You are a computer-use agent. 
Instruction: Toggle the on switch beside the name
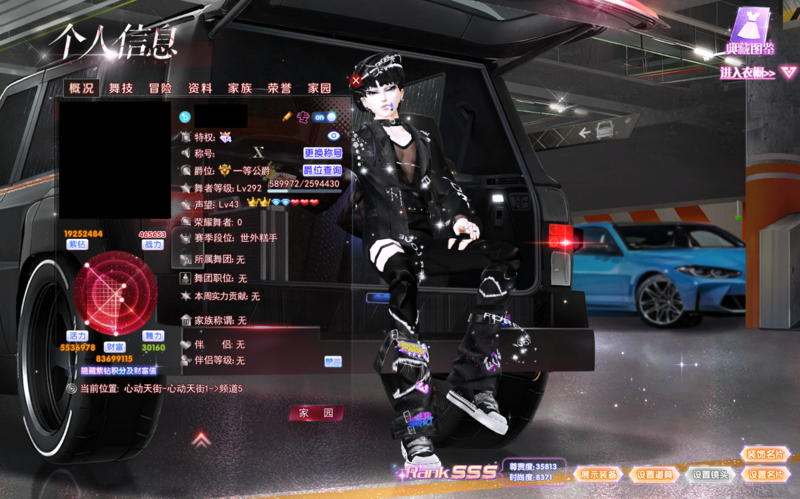tap(324, 117)
